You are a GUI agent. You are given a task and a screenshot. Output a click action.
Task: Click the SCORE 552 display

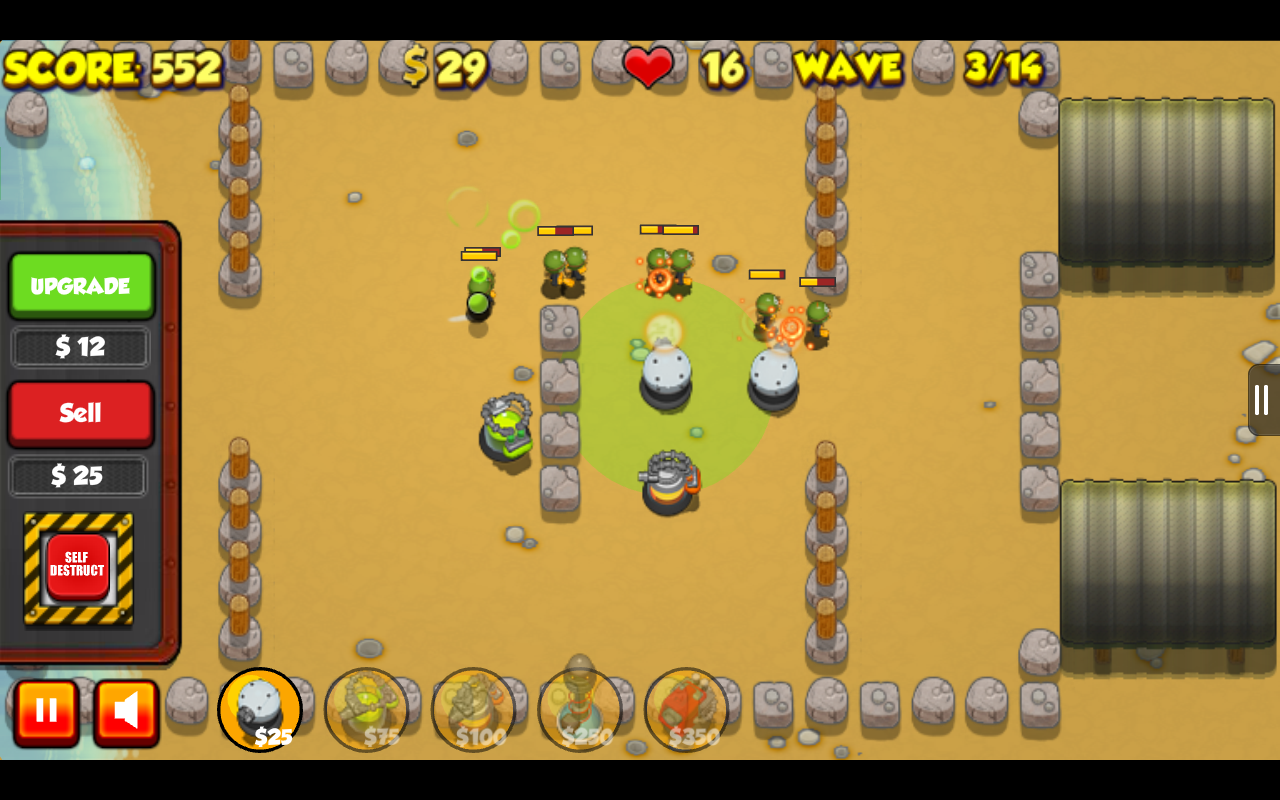[110, 68]
